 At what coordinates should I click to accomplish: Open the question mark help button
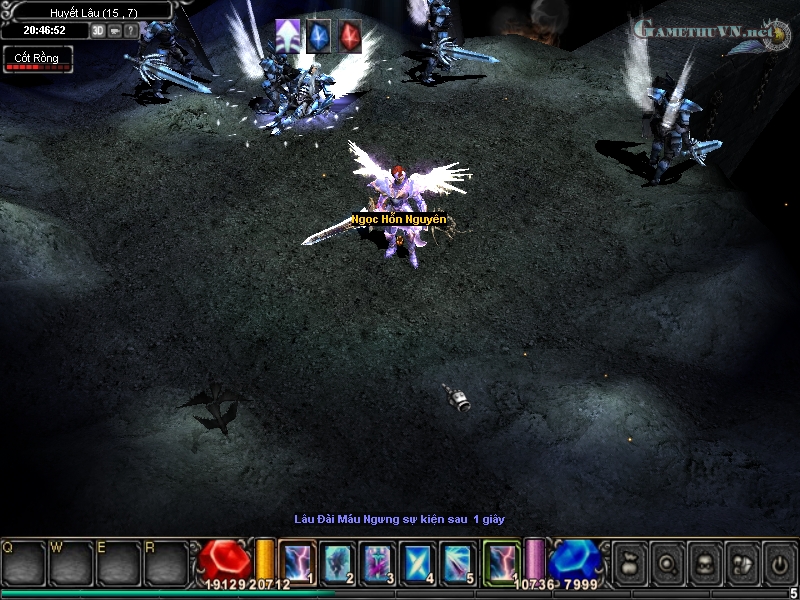click(x=131, y=30)
